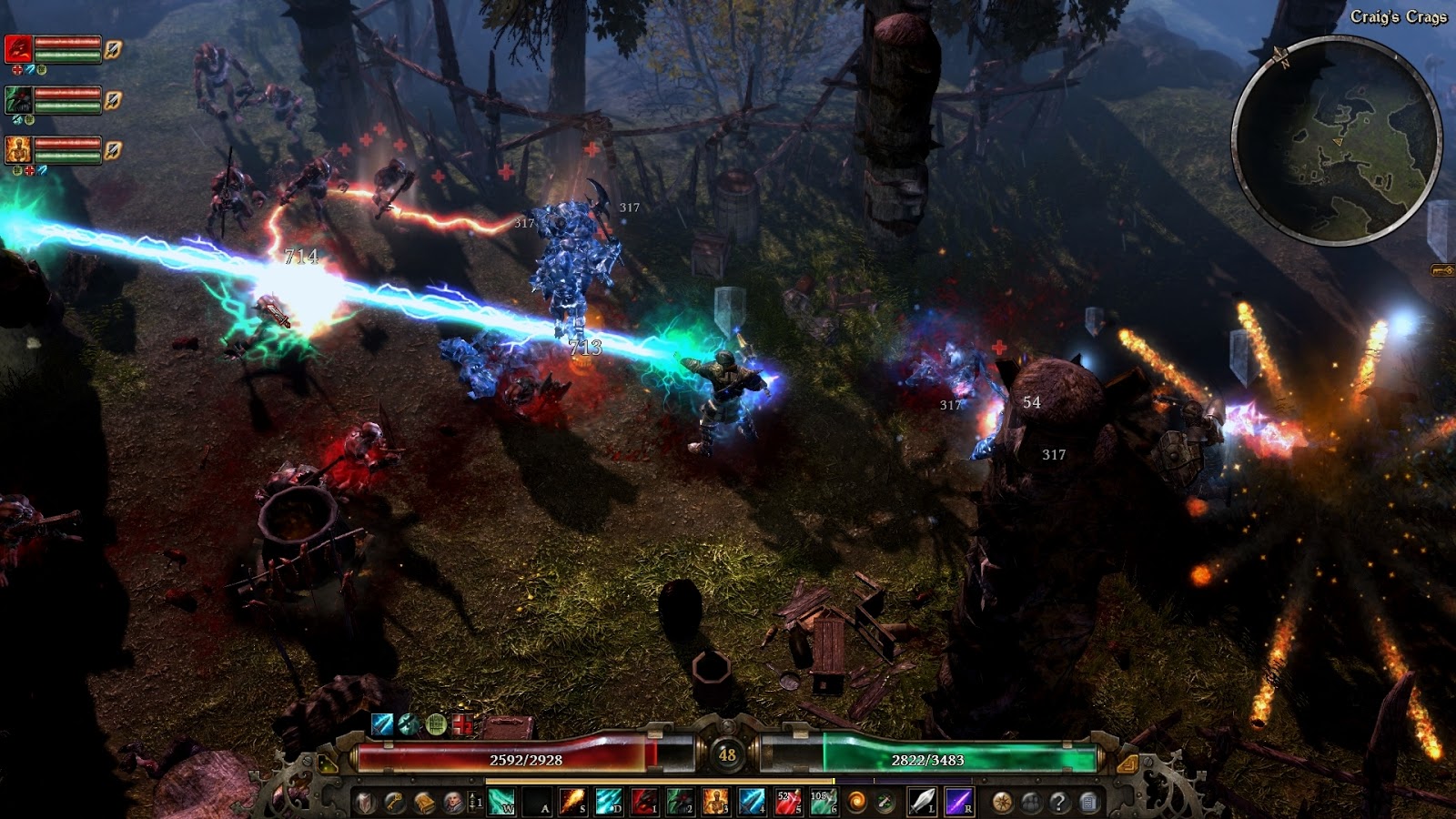Viewport: 1456px width, 819px height.
Task: Select the red hellhound pet portrait
Action: 19,48
